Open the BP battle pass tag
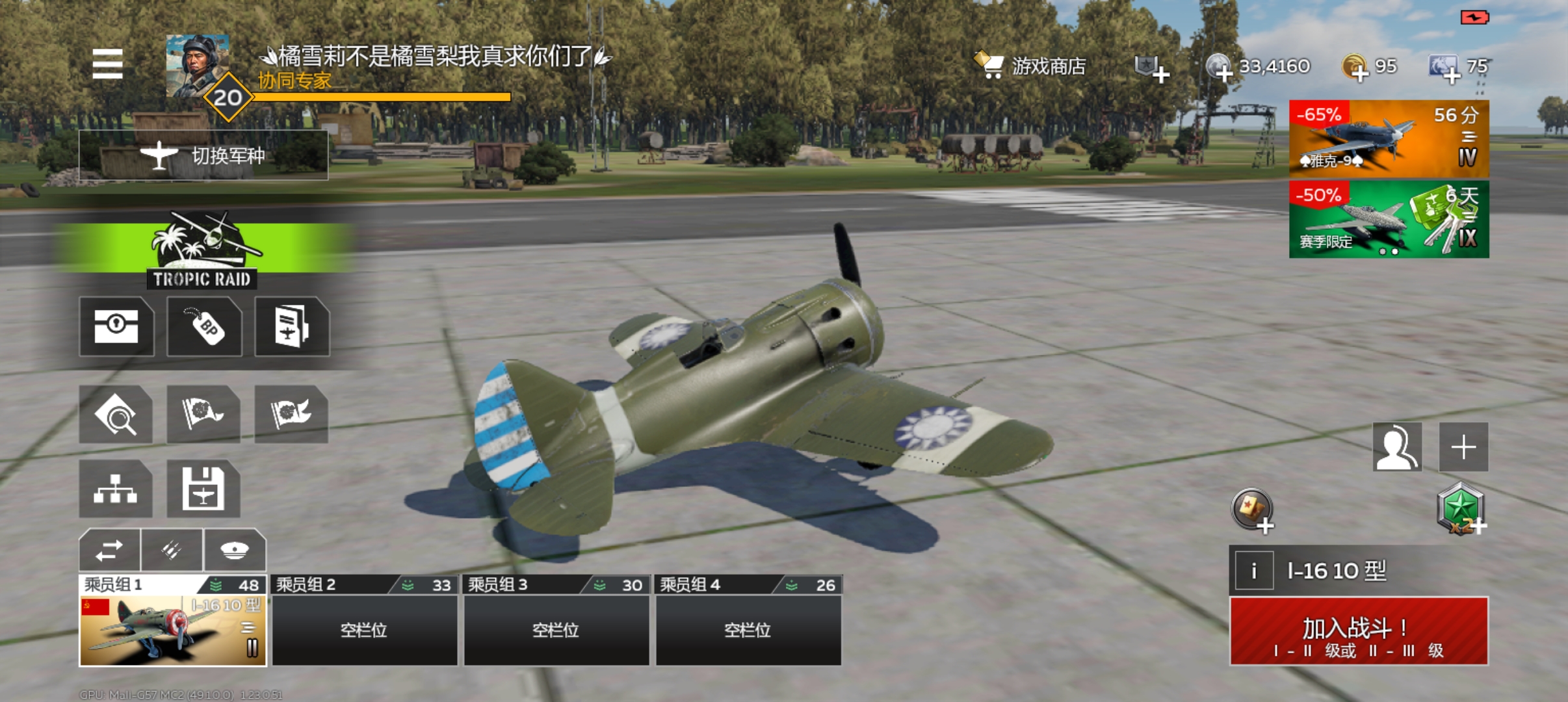 pos(204,326)
